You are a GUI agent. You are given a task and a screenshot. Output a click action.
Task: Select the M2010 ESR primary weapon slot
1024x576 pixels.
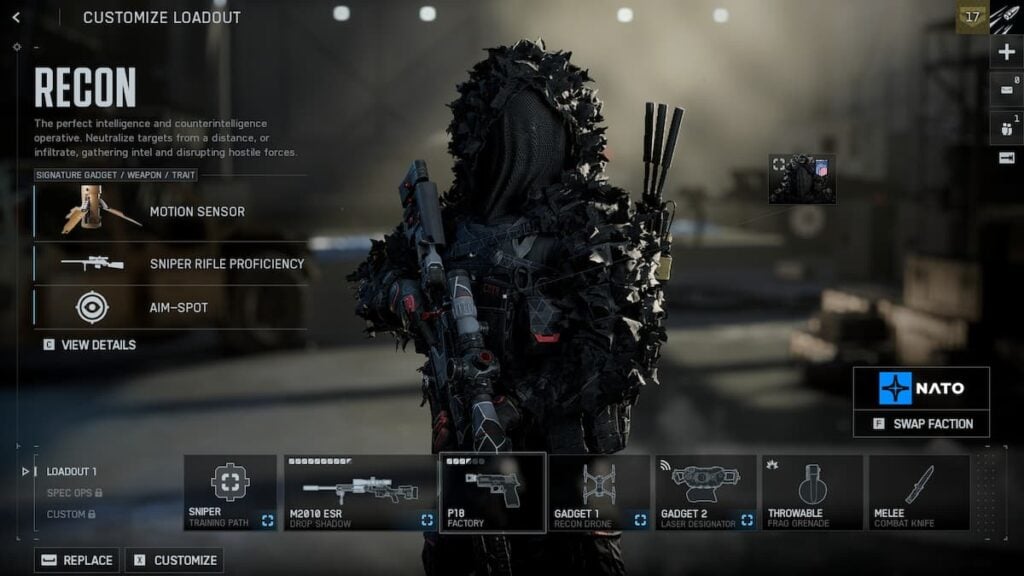point(360,492)
